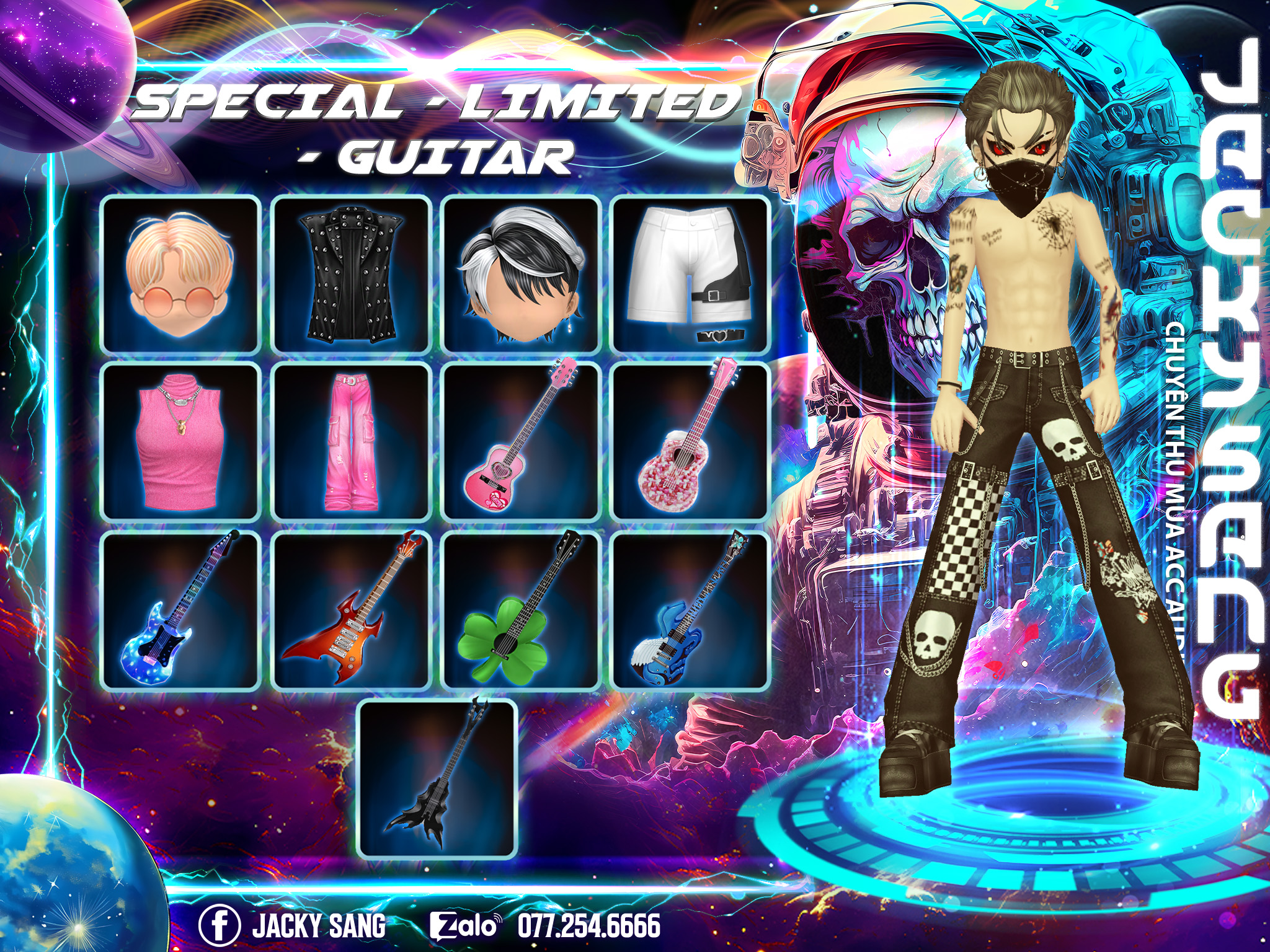This screenshot has height=952, width=1270.
Task: Select the pink heart acoustic guitar tile
Action: pos(521,442)
